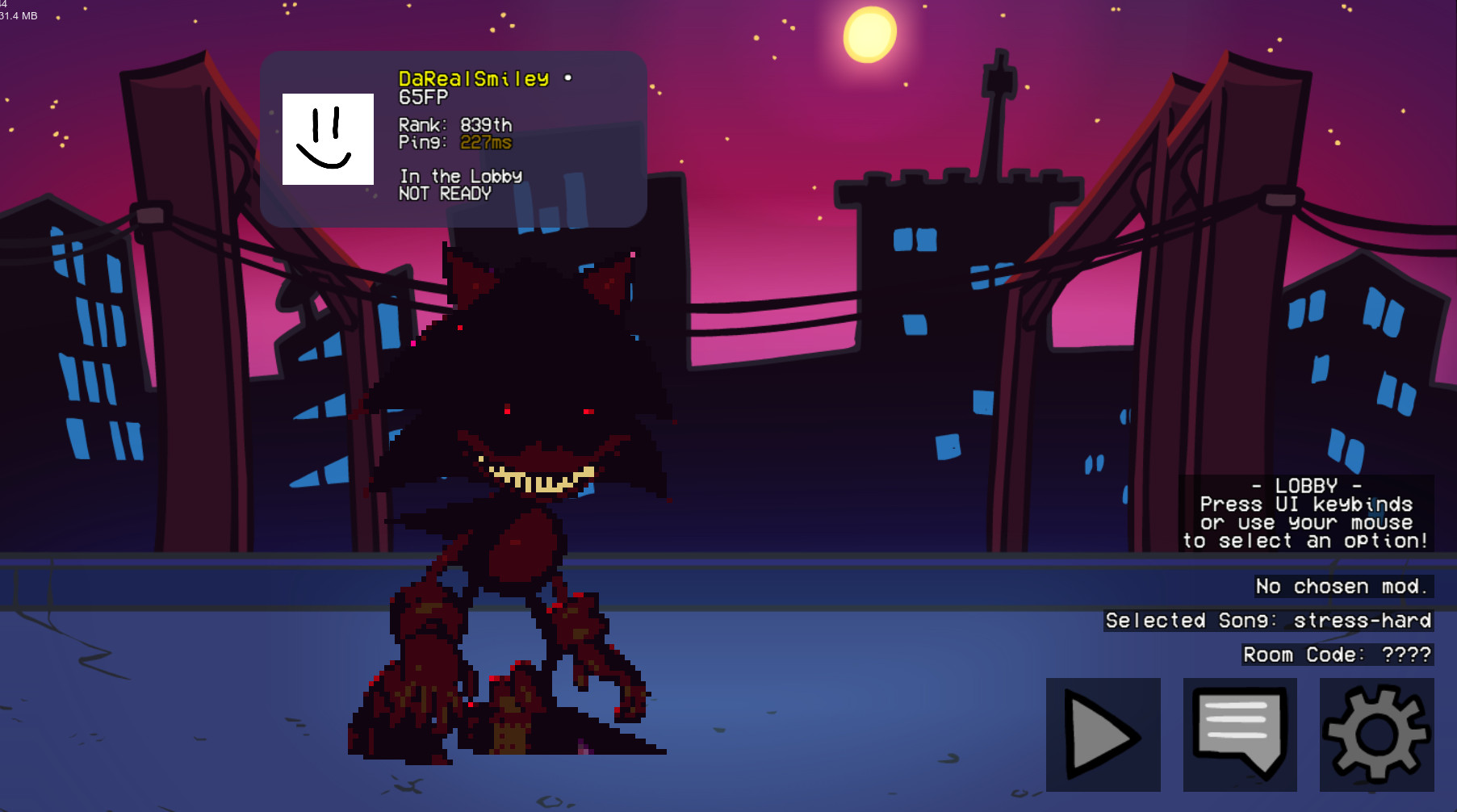Click the Rank: 839th stat
Screen dimensions: 1457x812
click(455, 125)
